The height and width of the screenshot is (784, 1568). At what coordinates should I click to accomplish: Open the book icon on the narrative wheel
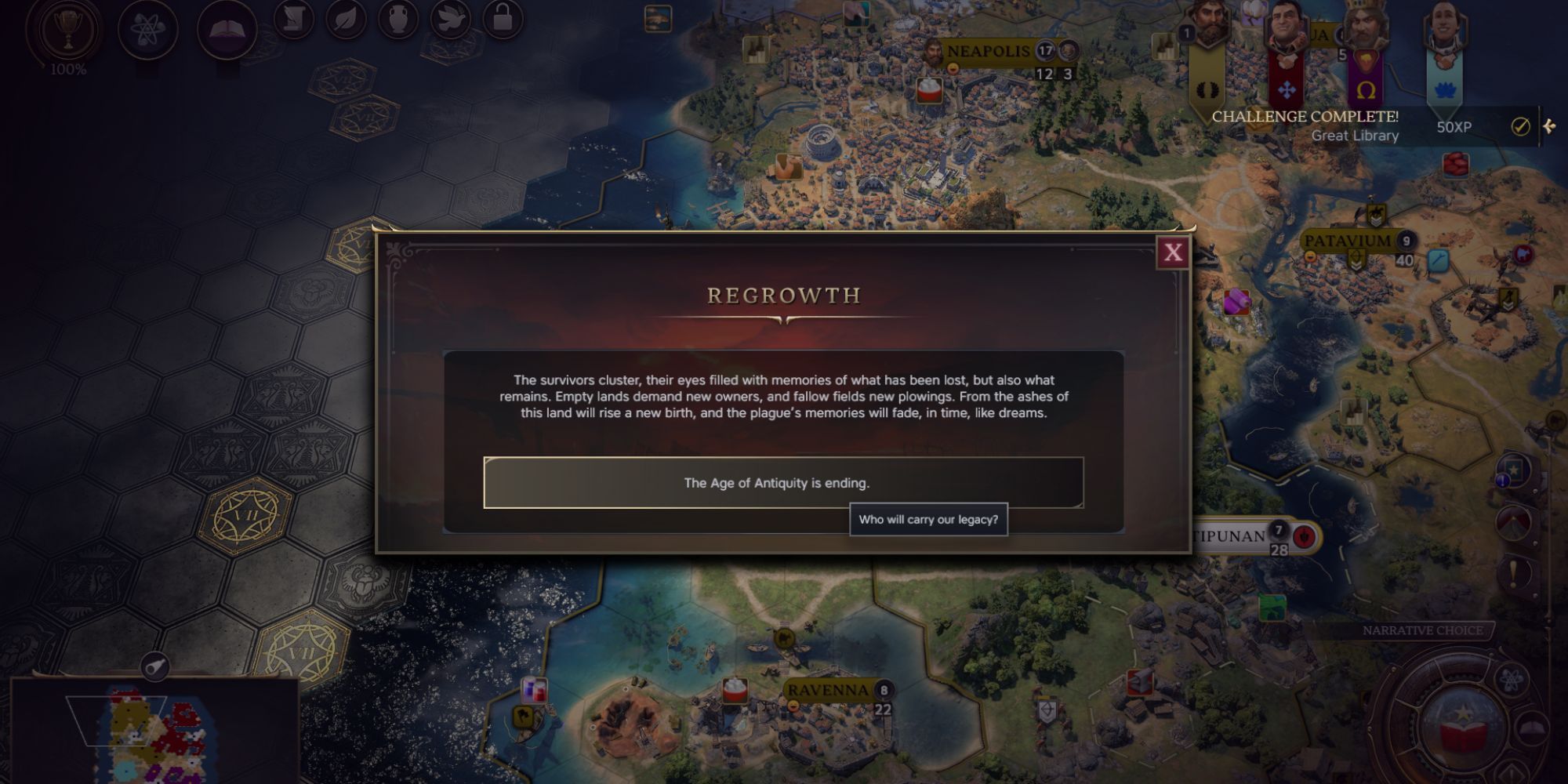1531,729
